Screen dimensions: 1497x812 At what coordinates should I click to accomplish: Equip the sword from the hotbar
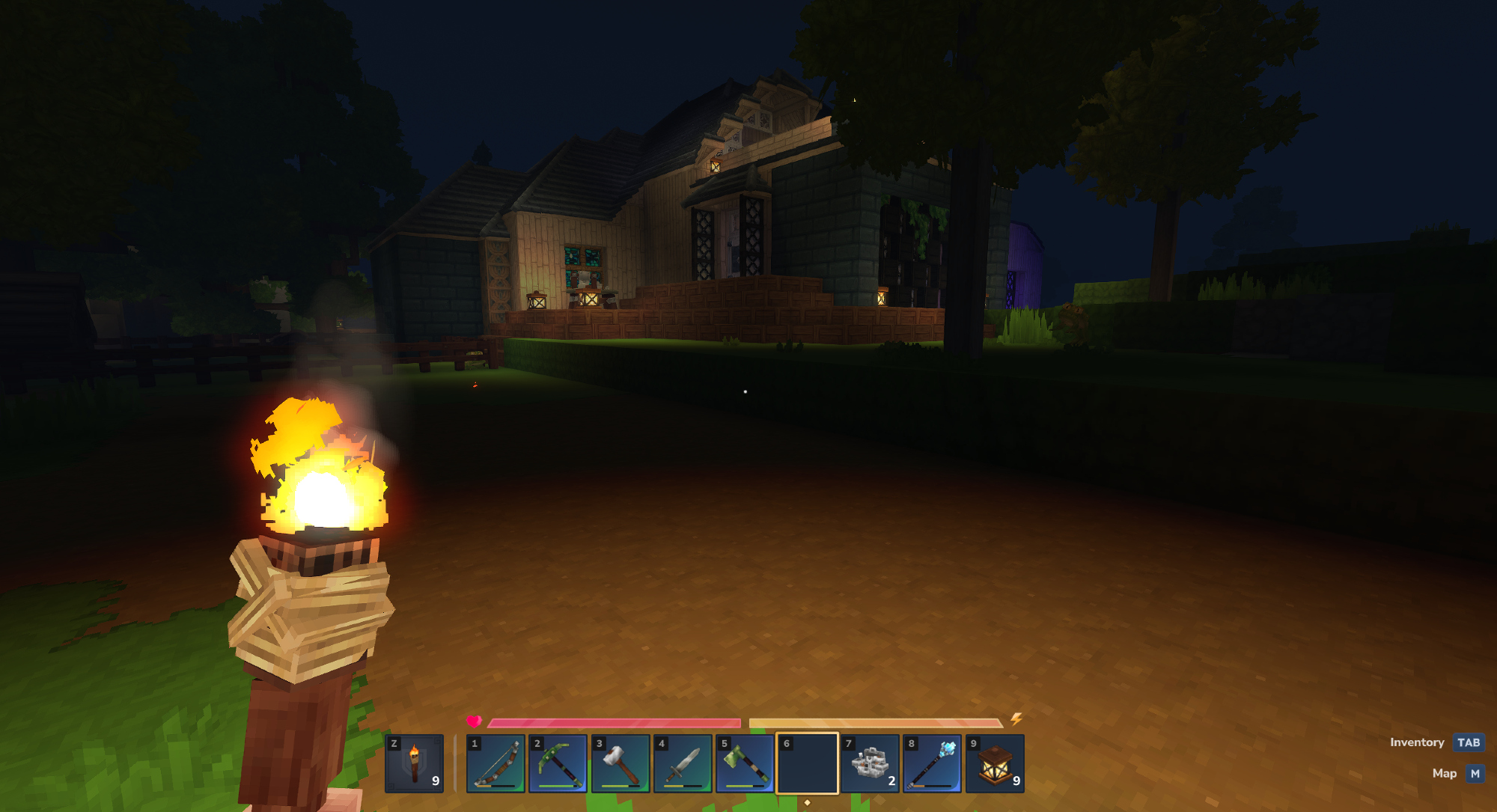[x=683, y=763]
